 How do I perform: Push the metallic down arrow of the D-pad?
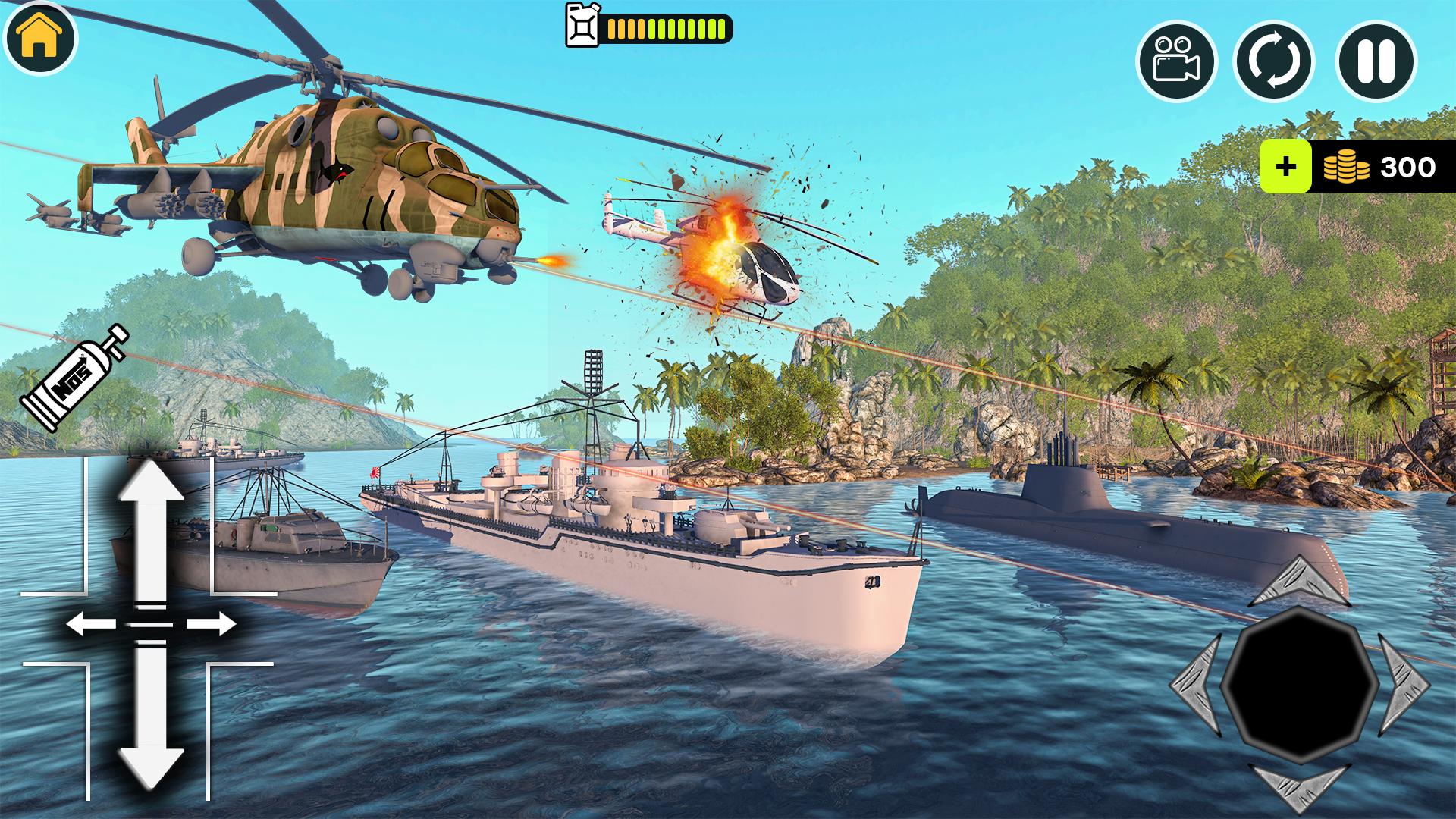[x=1300, y=787]
